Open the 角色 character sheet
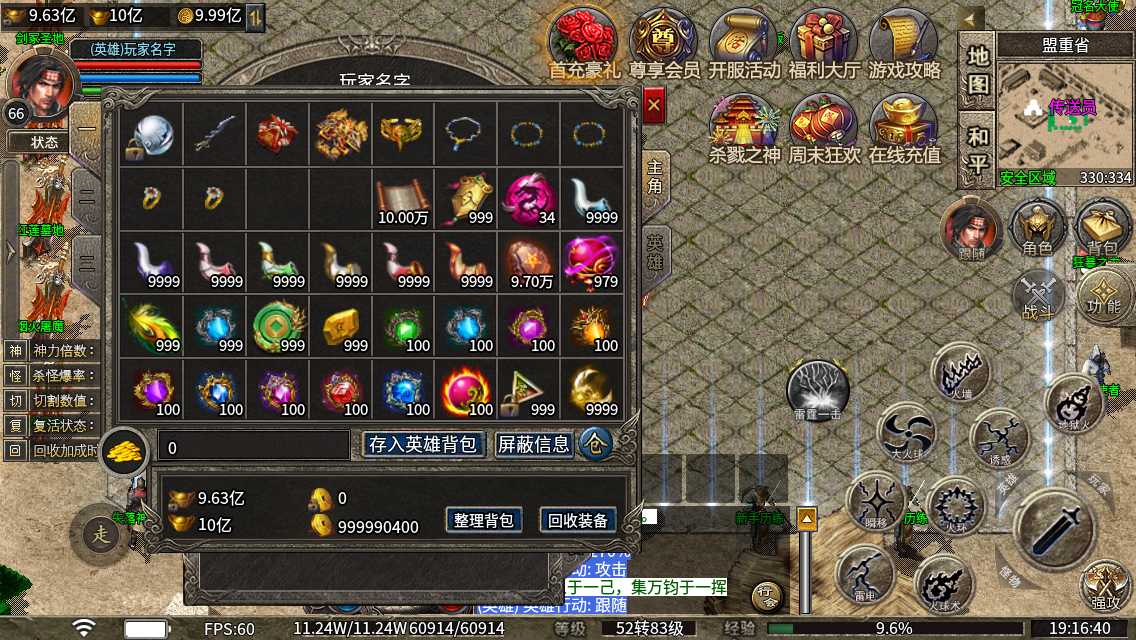This screenshot has height=640, width=1136. pos(1037,227)
